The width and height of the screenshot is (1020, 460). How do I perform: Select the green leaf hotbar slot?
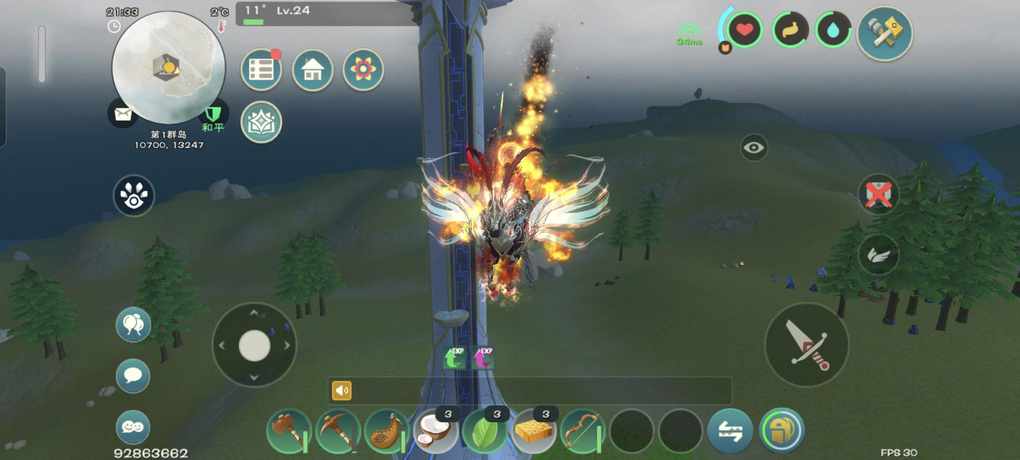pos(484,431)
